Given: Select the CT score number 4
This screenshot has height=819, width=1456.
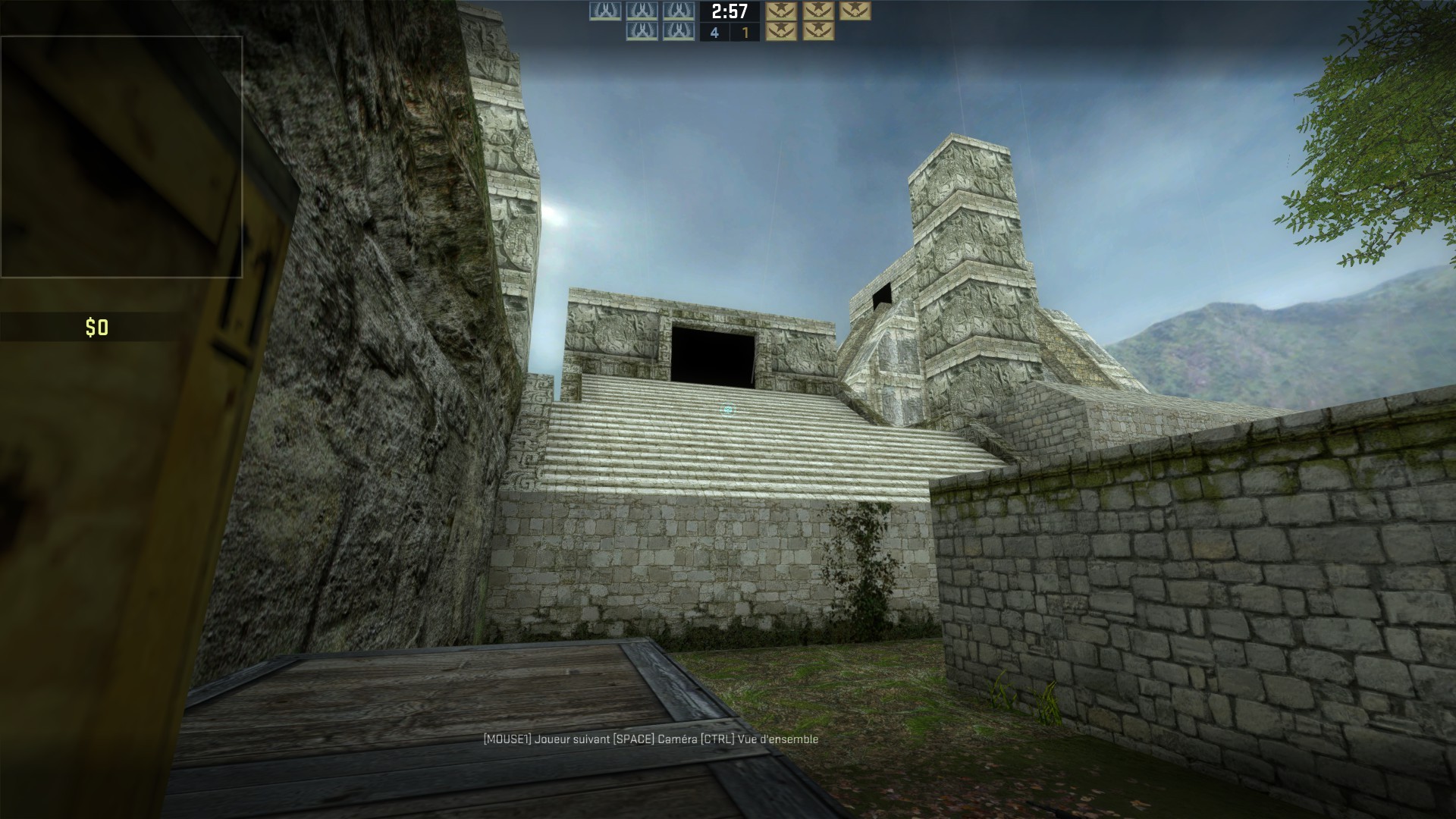Looking at the screenshot, I should click(713, 33).
